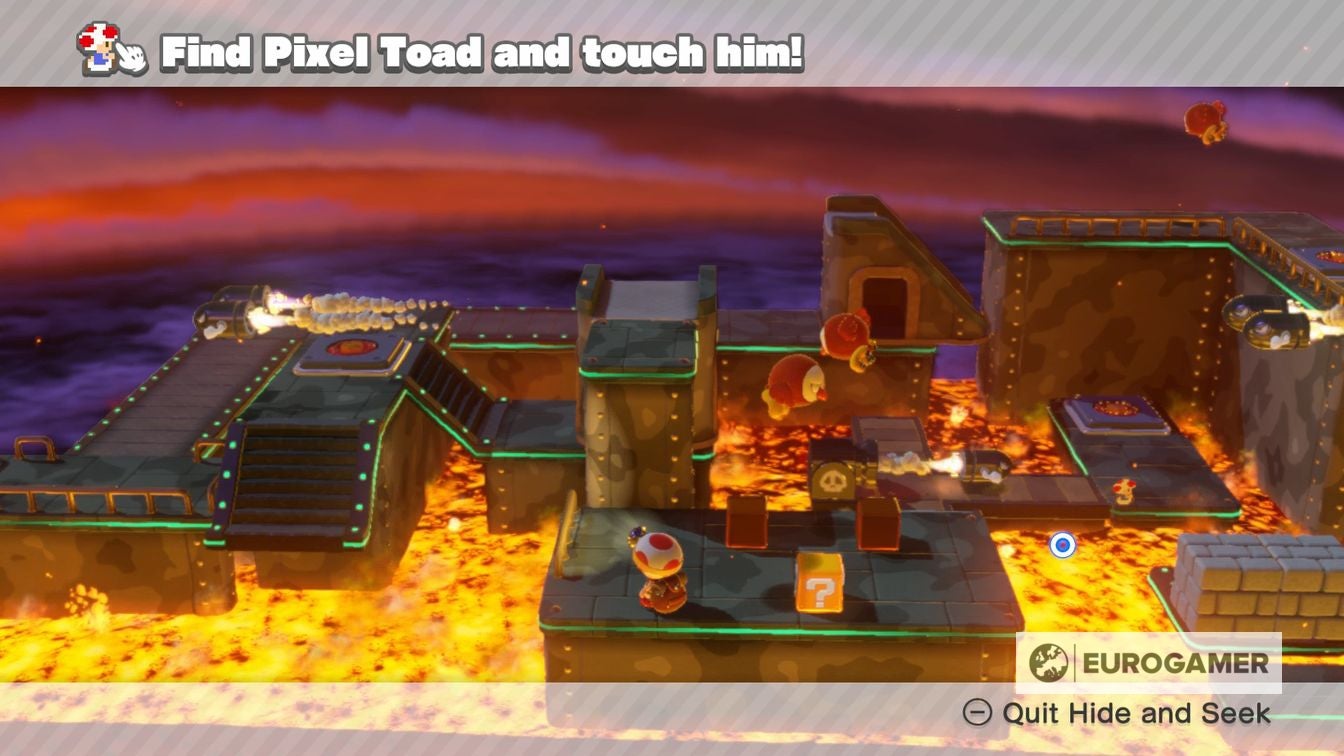Tap the round hatch on the right platform

tap(1113, 410)
